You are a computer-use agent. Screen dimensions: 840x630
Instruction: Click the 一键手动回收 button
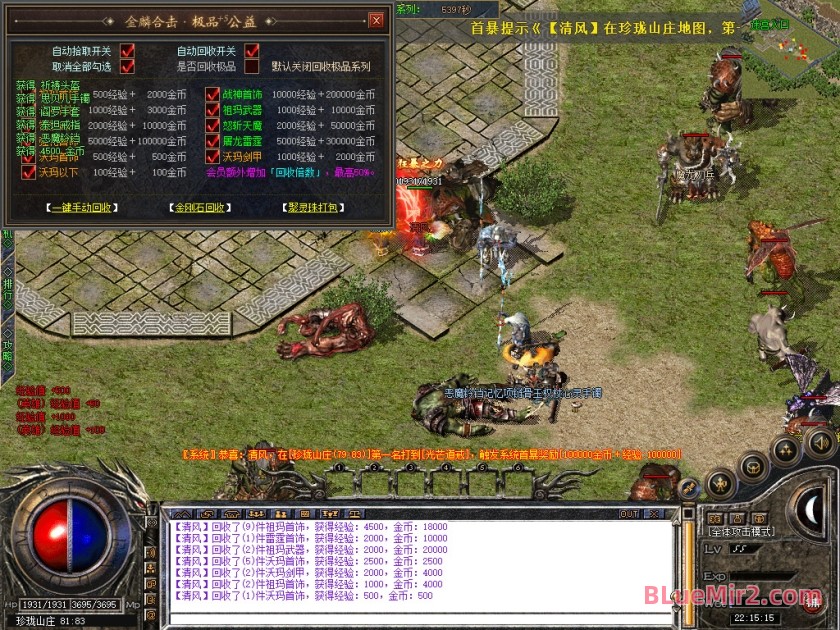[82, 208]
